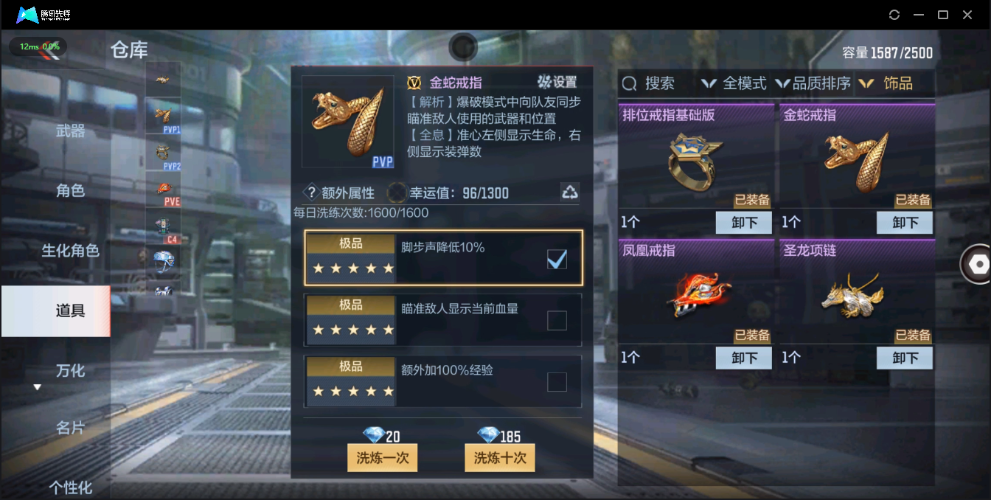Tick the 额外加100%经验 attribute checkbox
Image resolution: width=991 pixels, height=500 pixels.
tap(557, 381)
